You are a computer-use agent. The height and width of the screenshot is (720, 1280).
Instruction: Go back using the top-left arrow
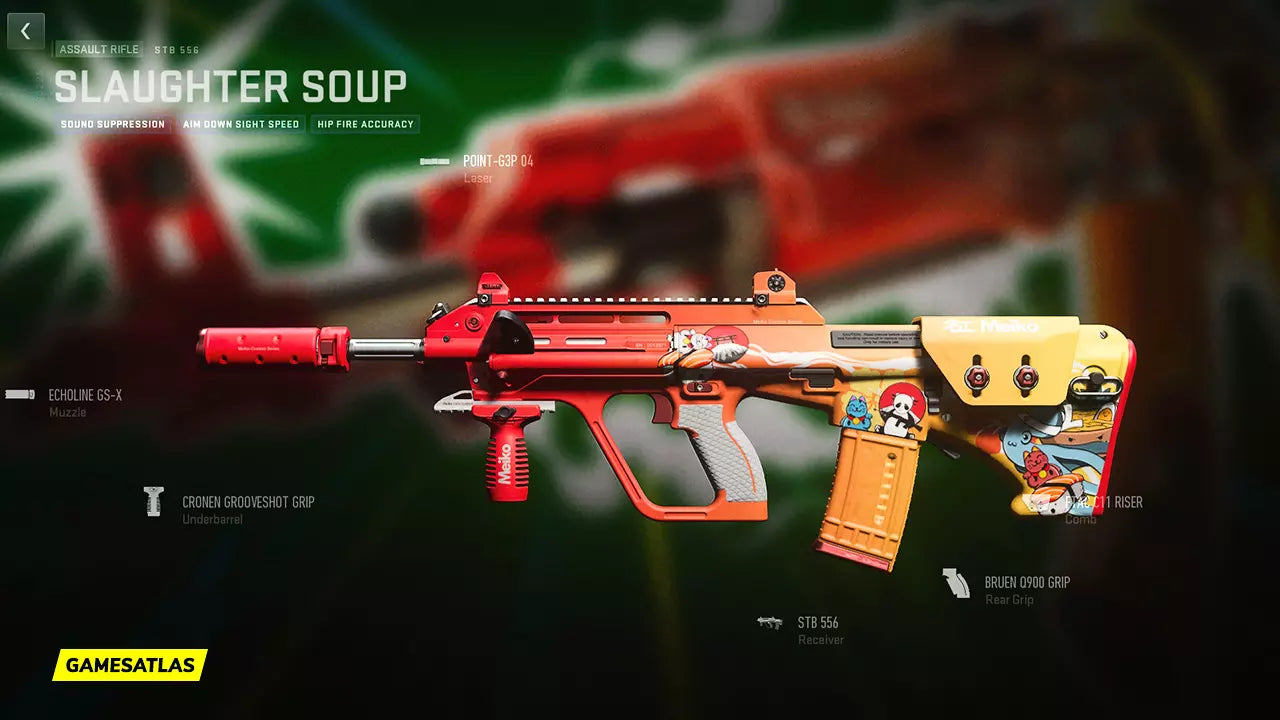point(26,31)
